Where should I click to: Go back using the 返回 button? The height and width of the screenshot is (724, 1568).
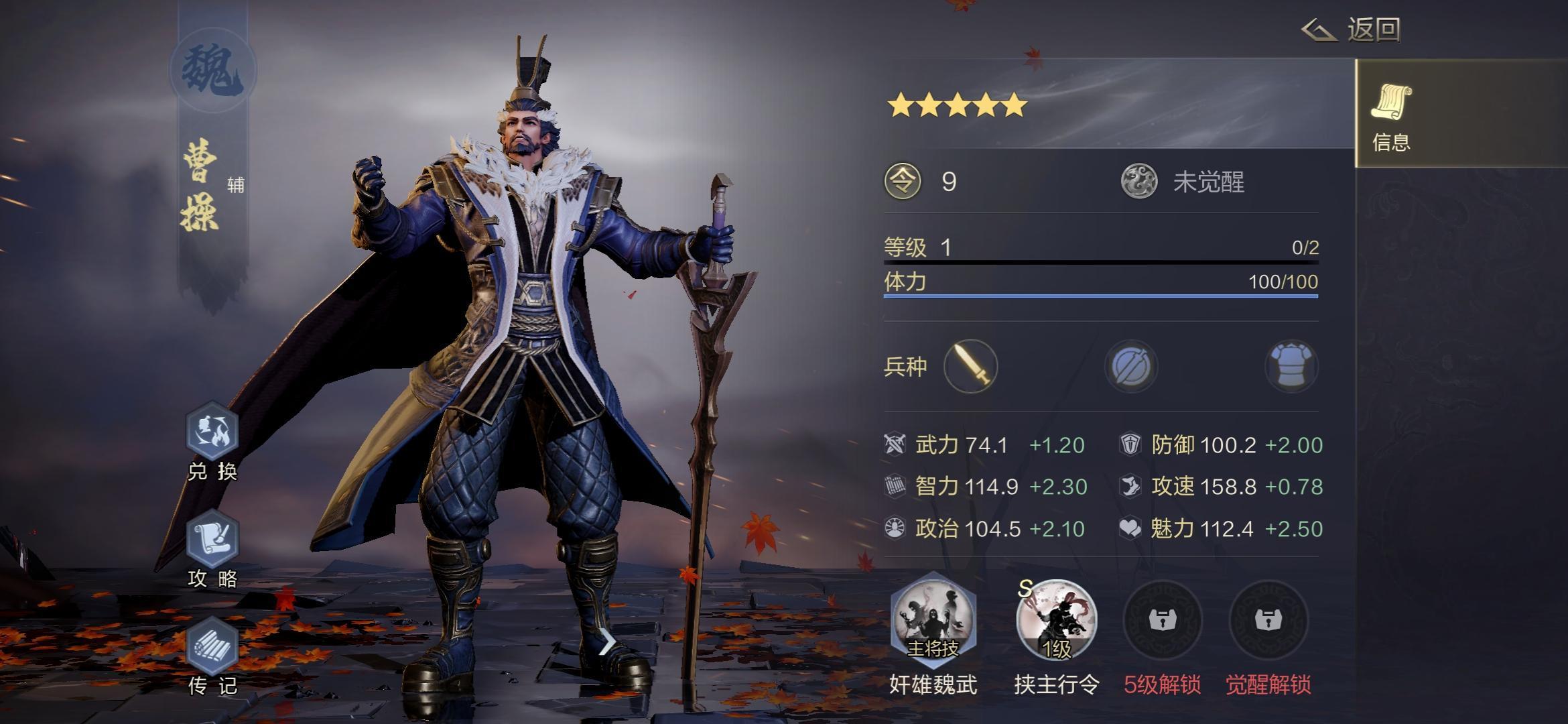point(1352,29)
